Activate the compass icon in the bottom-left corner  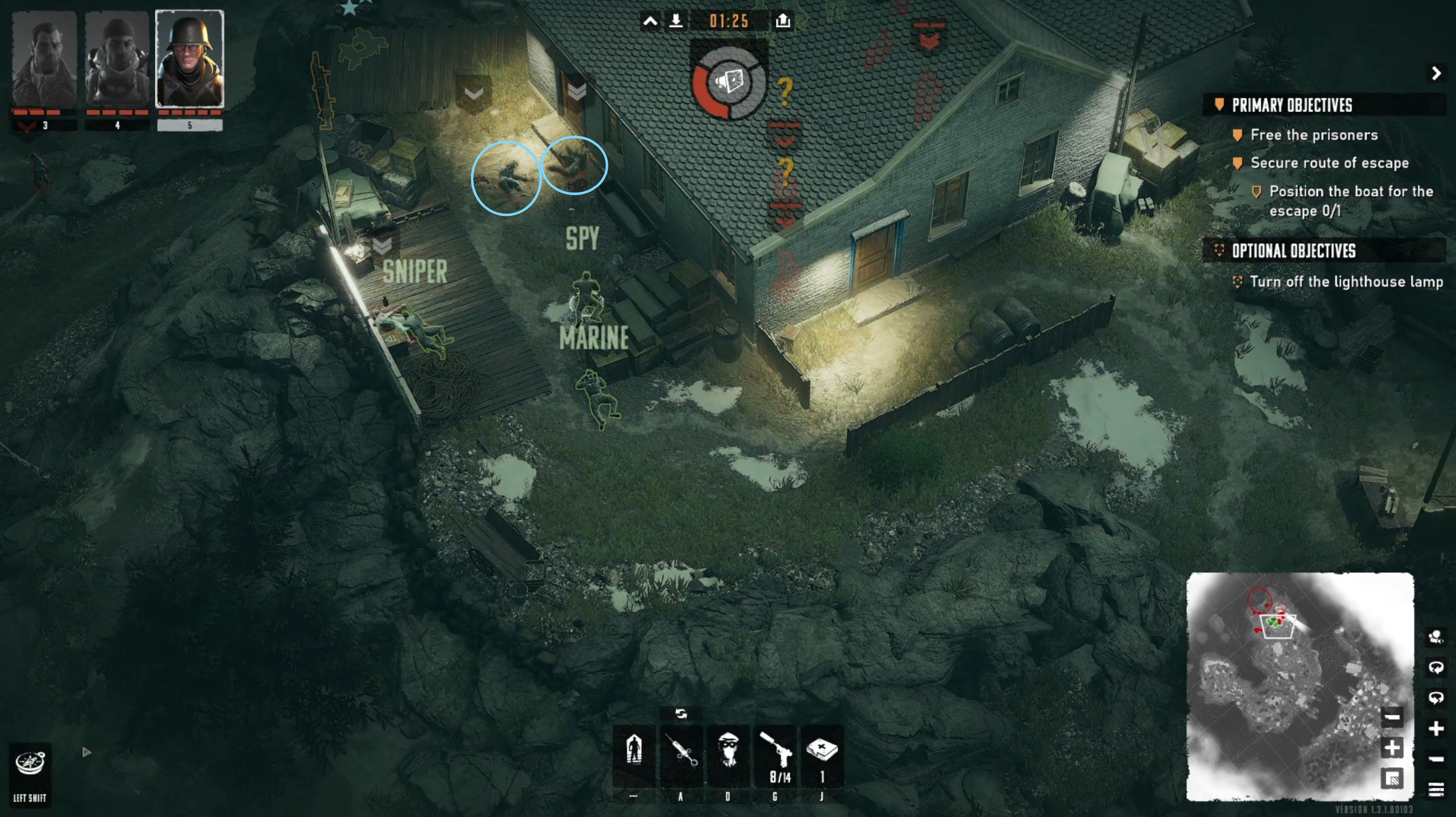pyautogui.click(x=30, y=763)
